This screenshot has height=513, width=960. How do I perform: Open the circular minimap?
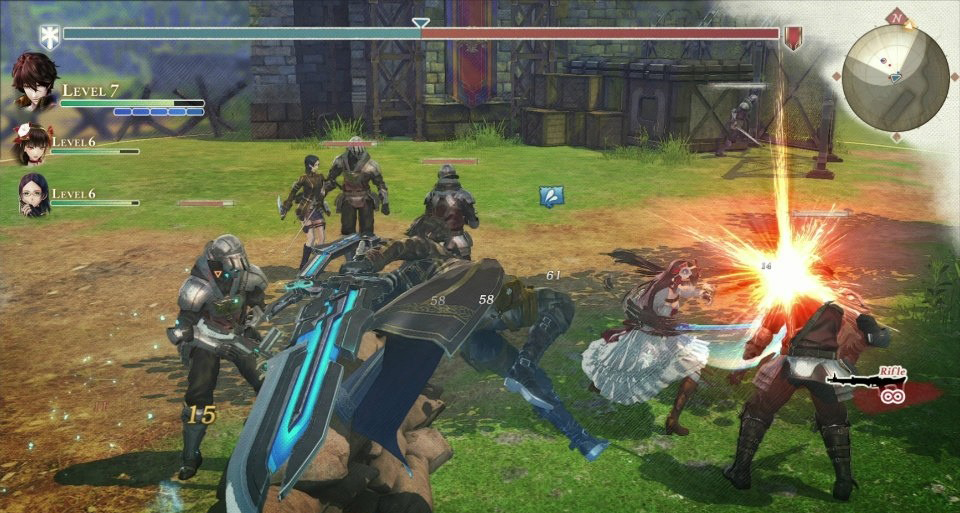(x=894, y=76)
